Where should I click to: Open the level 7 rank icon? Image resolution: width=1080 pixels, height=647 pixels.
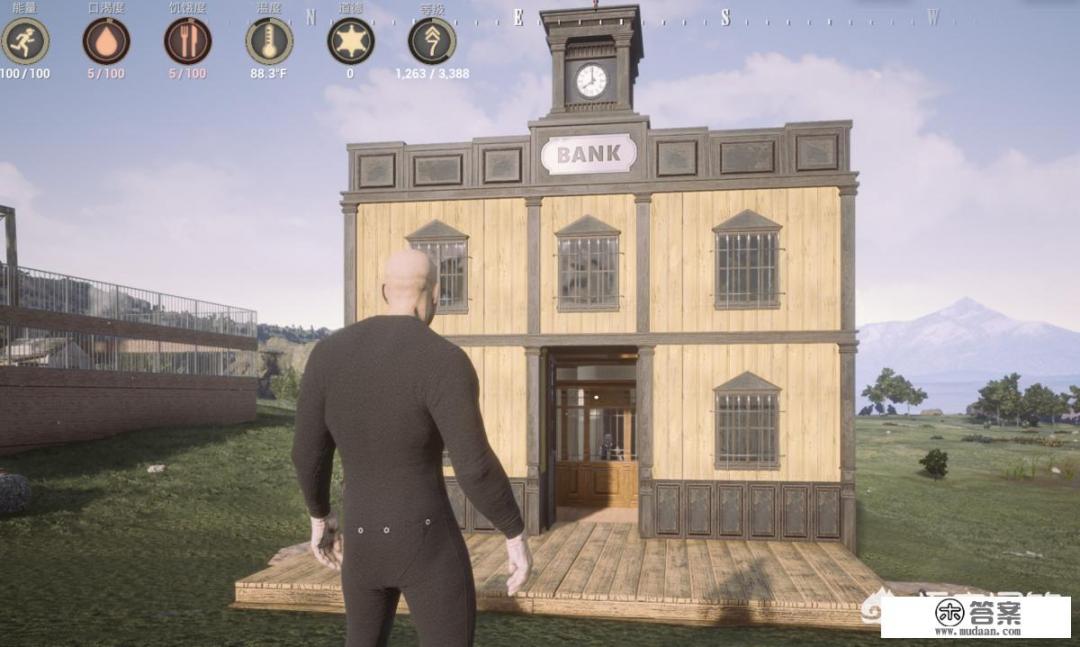432,41
